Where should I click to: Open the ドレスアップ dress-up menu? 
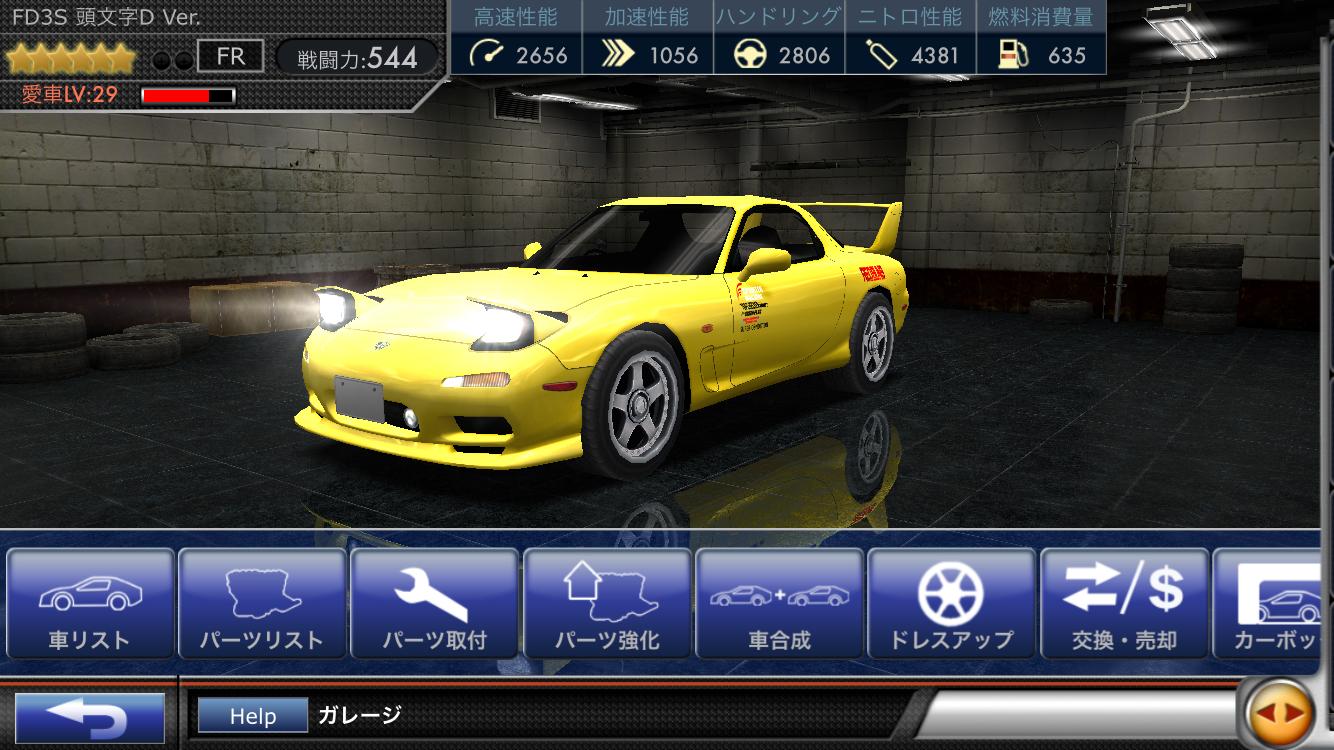coord(951,603)
